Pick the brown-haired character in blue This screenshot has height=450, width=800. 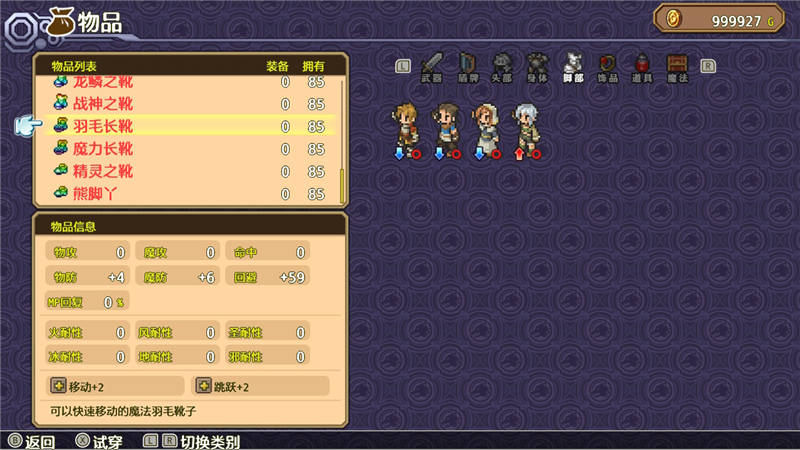click(445, 124)
